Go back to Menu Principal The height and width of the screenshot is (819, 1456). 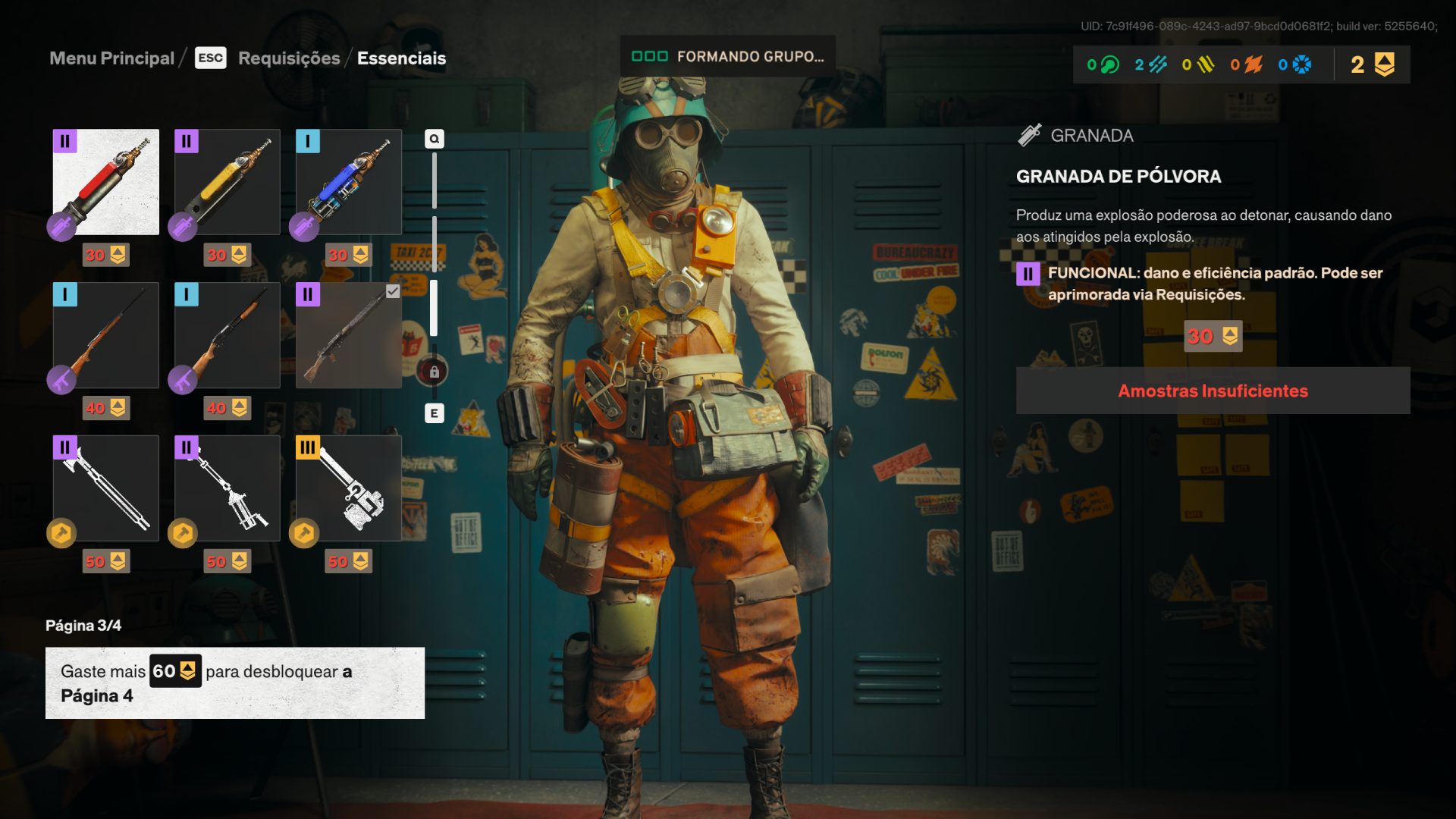click(111, 58)
